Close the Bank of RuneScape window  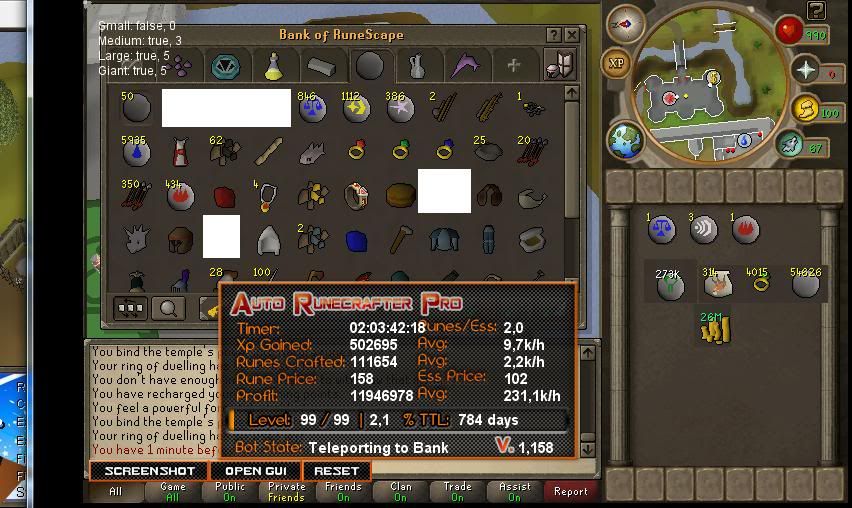[x=571, y=35]
